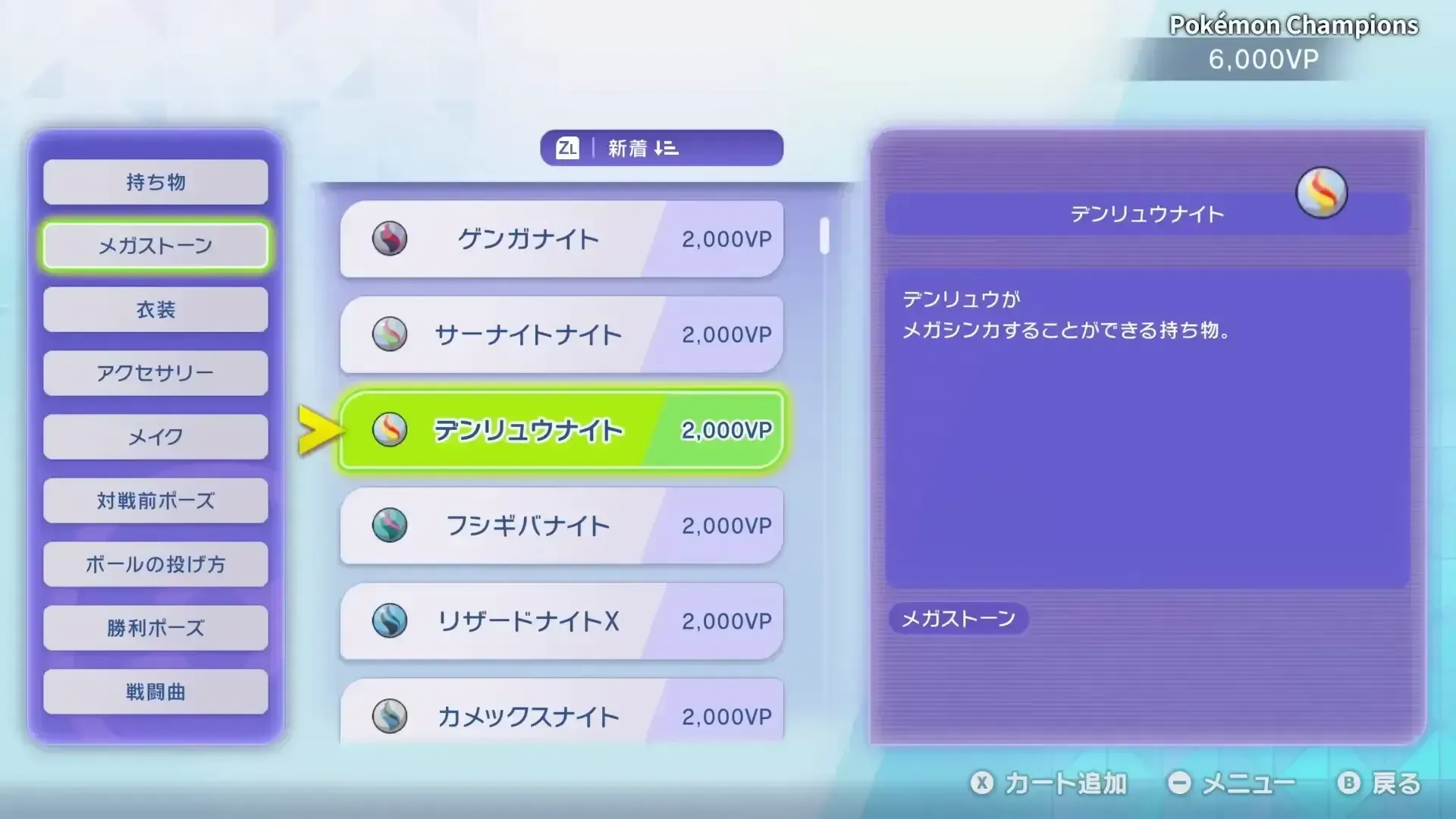Select the Gengarite mega stone icon
1456x819 pixels.
(x=391, y=237)
